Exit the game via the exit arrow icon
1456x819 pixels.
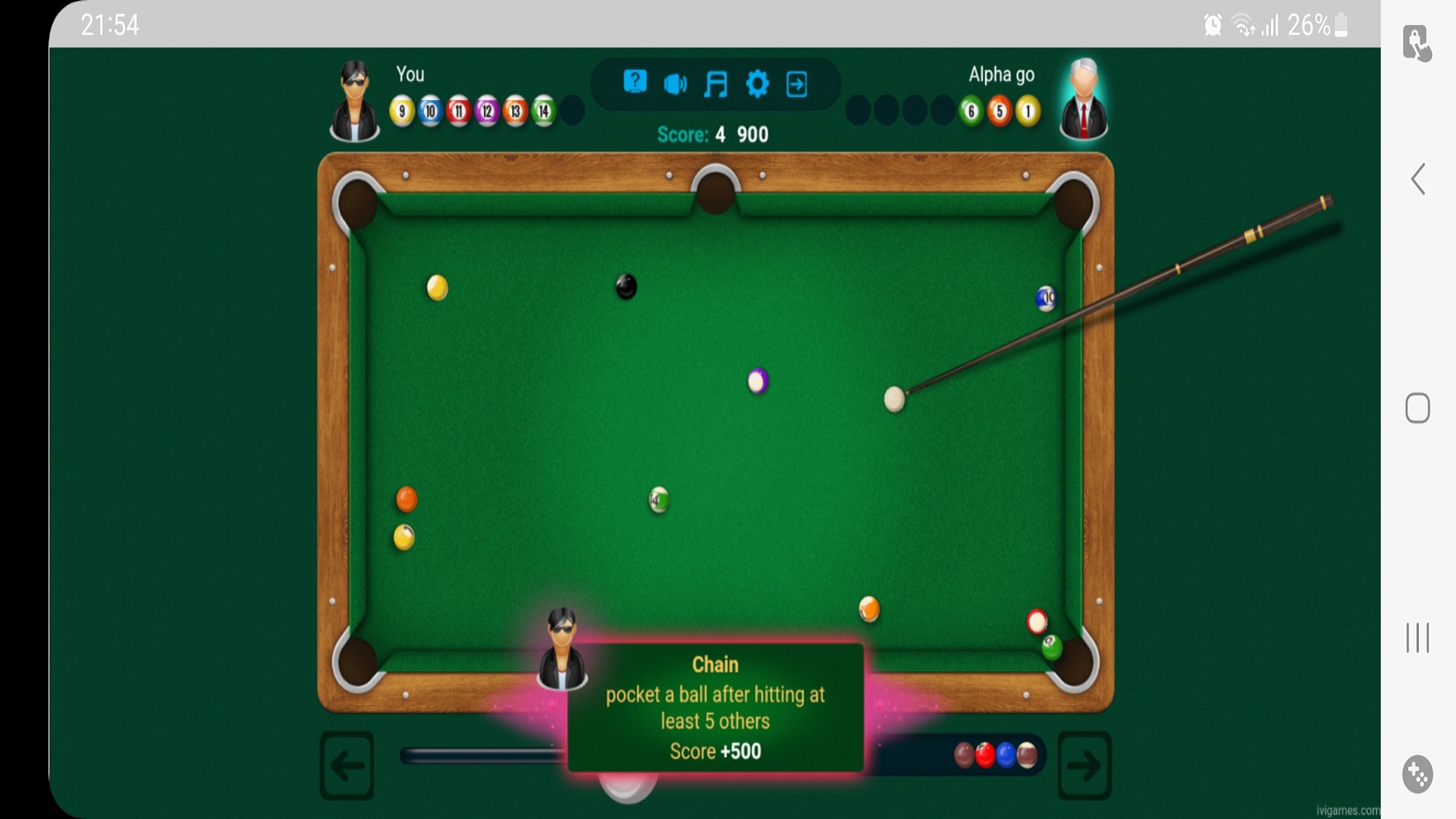(x=798, y=84)
